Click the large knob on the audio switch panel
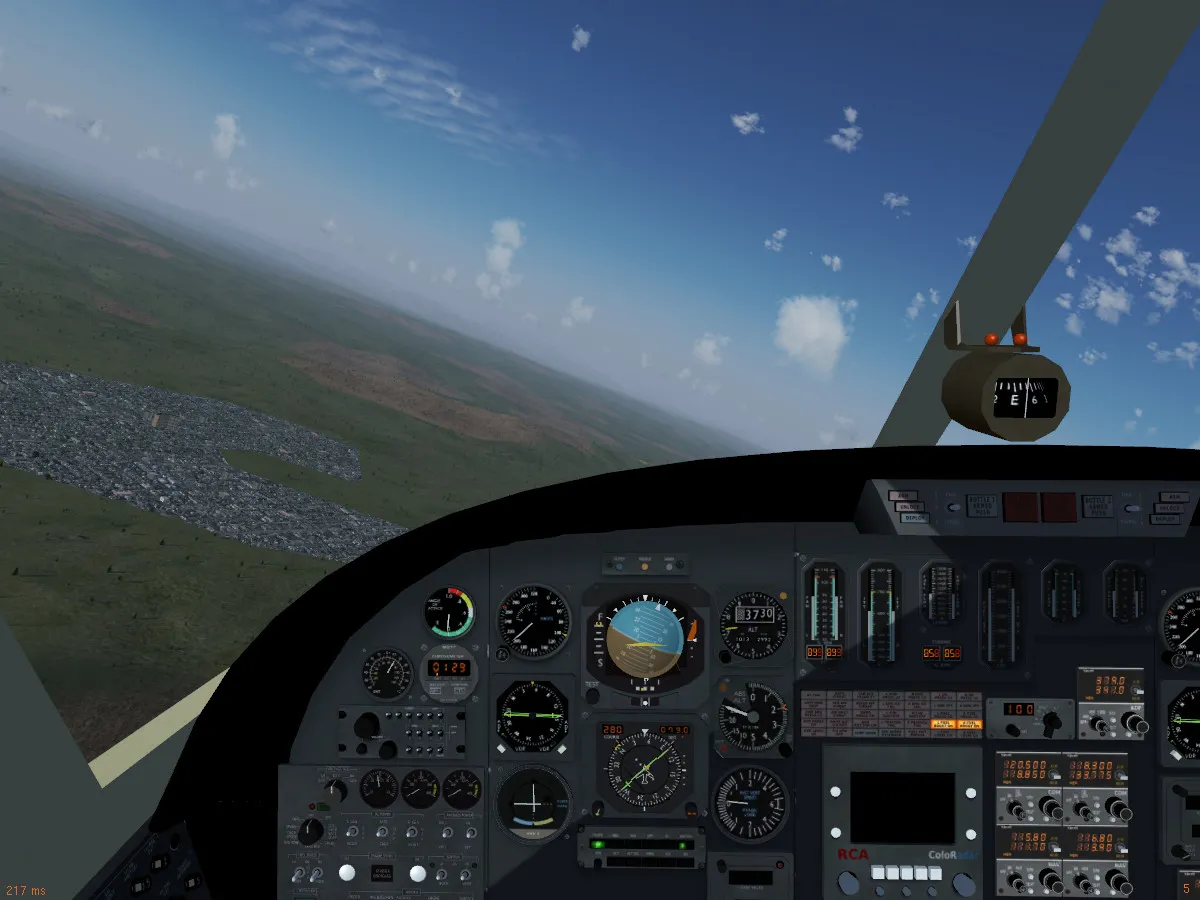This screenshot has width=1200, height=900. [x=367, y=725]
